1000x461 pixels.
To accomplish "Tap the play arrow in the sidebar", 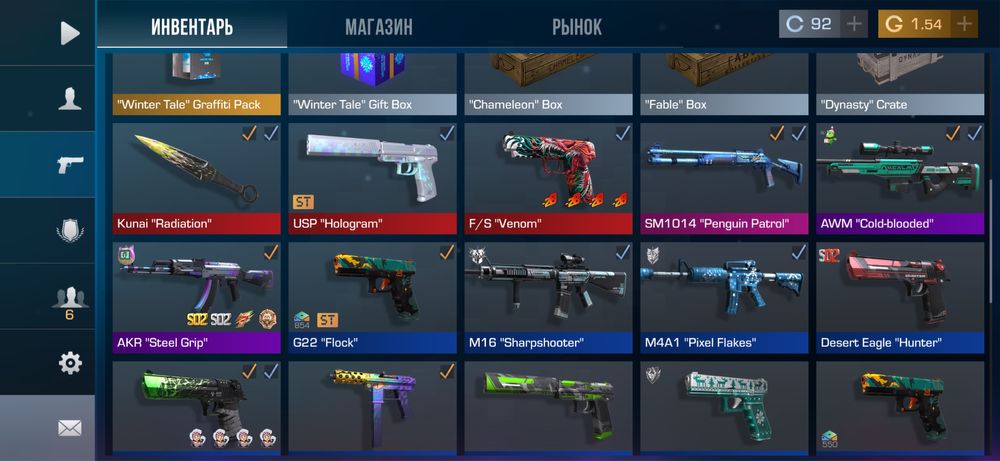I will point(69,33).
